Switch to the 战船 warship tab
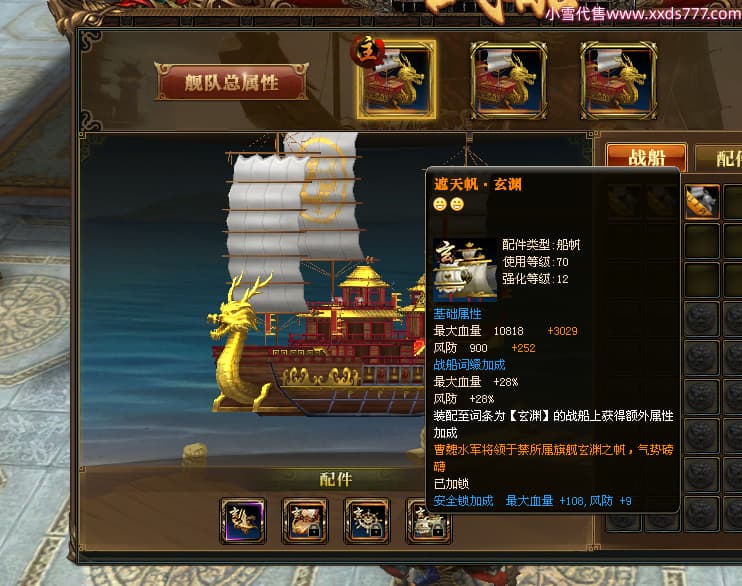The height and width of the screenshot is (586, 742). click(x=646, y=159)
